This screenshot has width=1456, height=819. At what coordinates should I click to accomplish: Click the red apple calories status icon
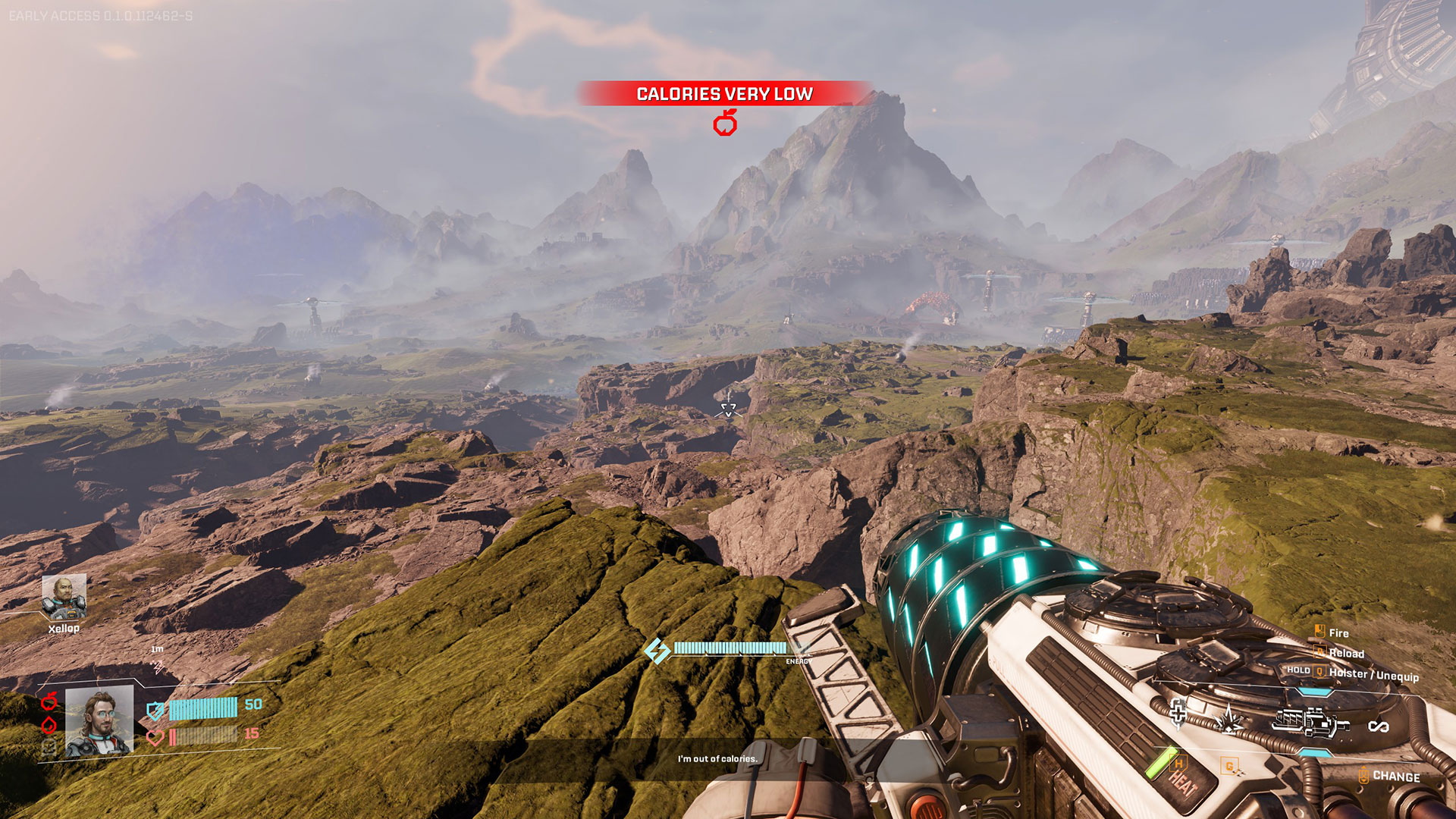pos(50,700)
